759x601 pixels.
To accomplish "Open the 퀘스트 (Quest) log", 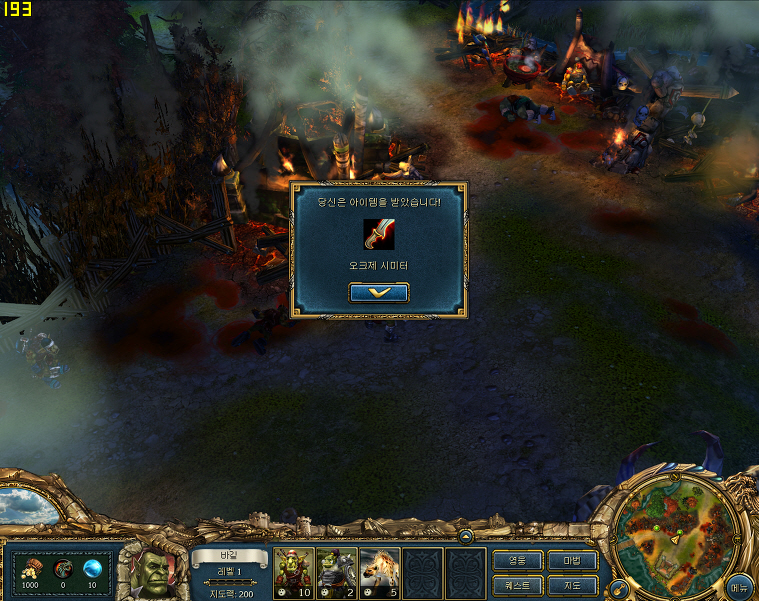I will [x=518, y=585].
